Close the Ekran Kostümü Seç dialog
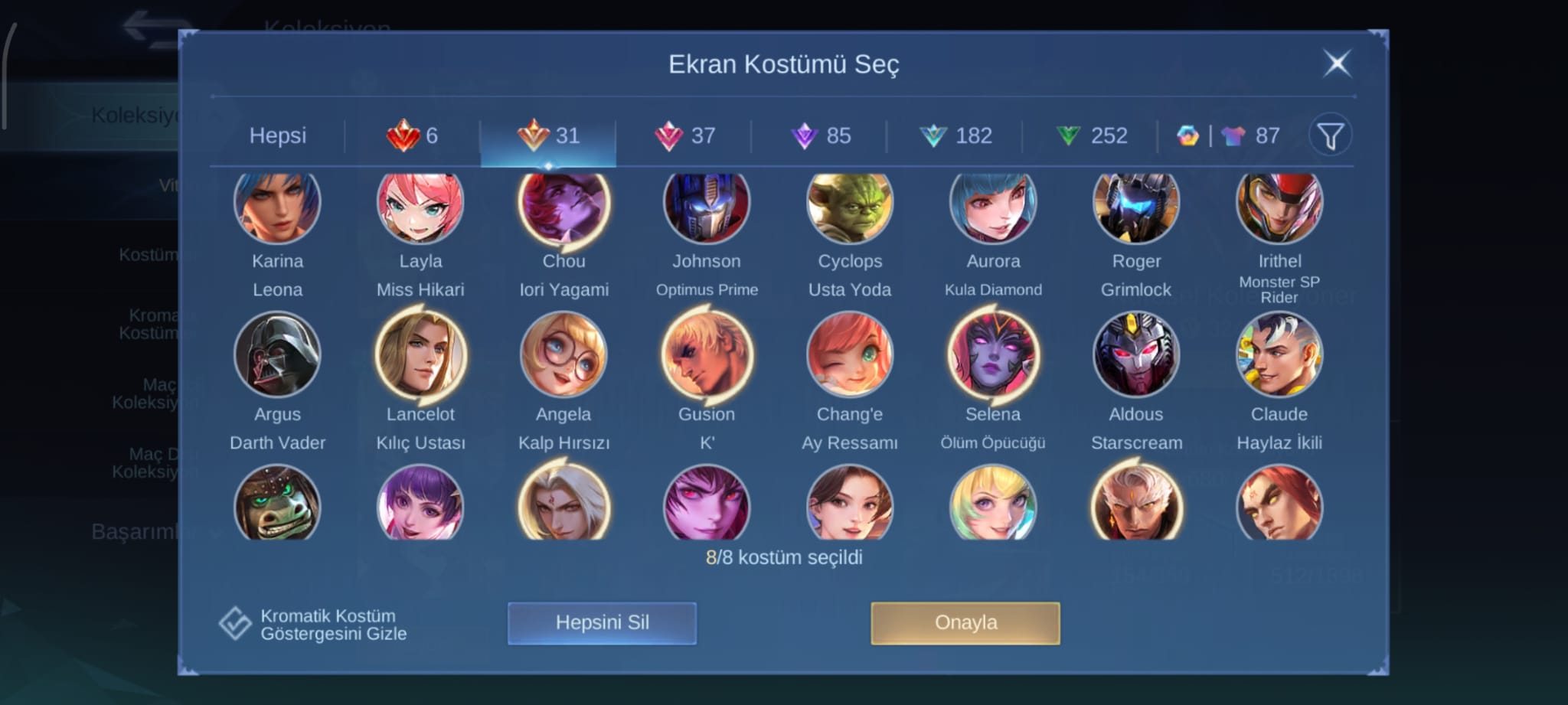Image resolution: width=1568 pixels, height=705 pixels. [1337, 64]
